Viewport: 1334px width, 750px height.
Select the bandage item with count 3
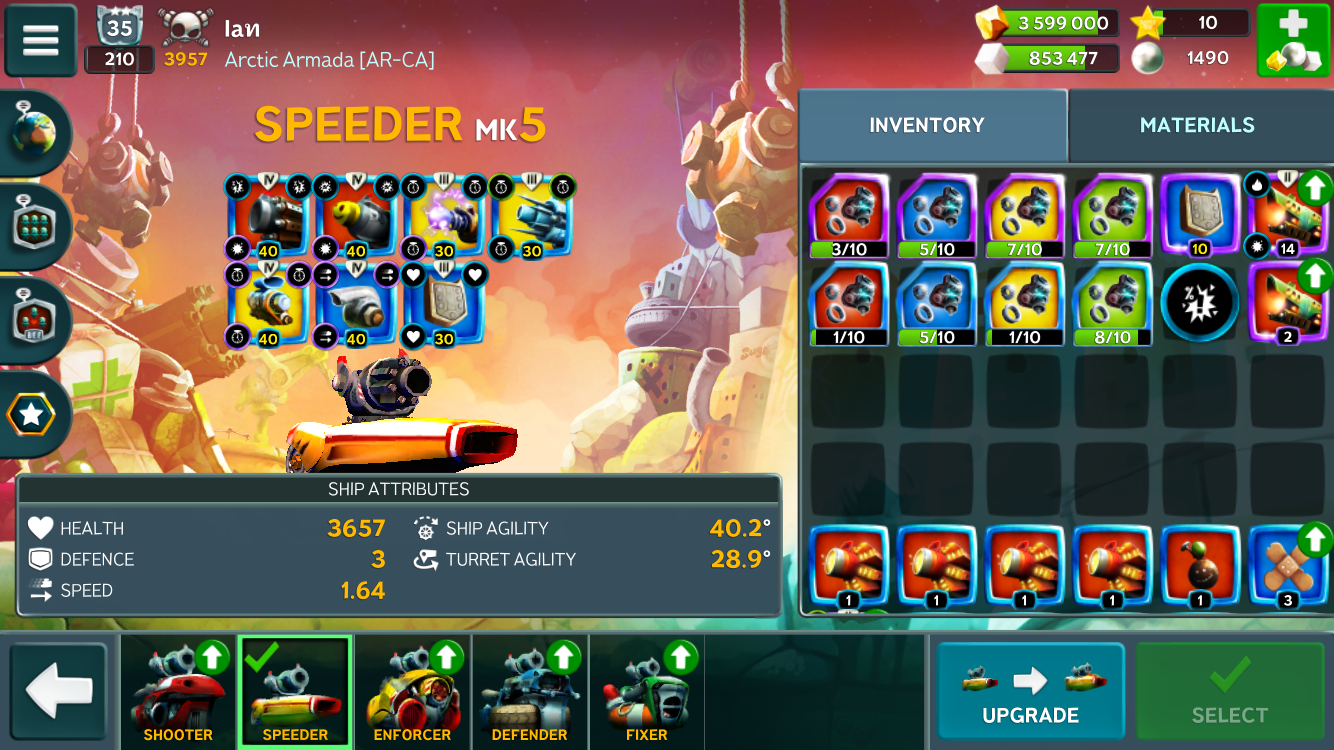pyautogui.click(x=1286, y=567)
